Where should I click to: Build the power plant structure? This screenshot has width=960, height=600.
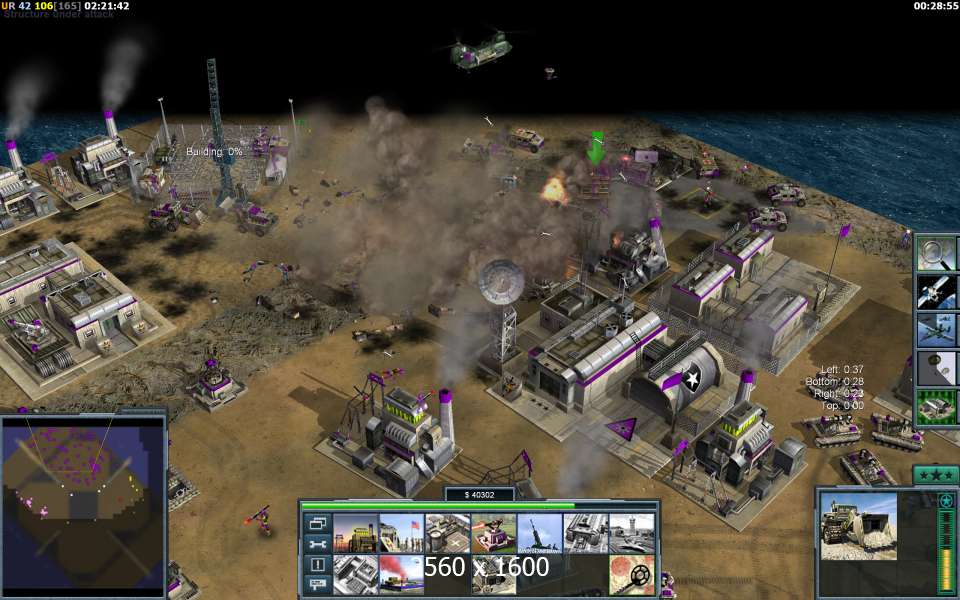(x=355, y=533)
